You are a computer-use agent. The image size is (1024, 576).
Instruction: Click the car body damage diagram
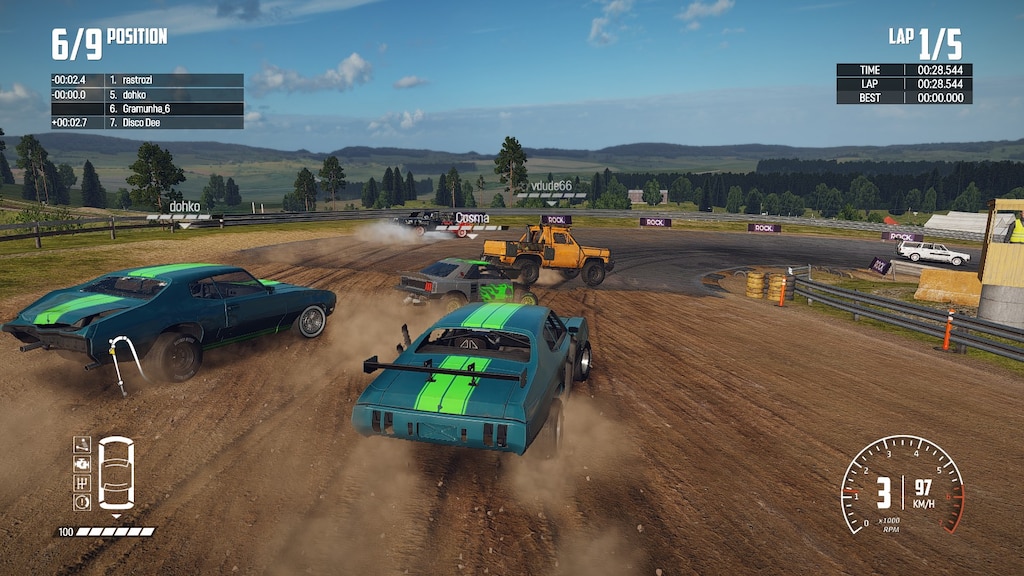(116, 473)
